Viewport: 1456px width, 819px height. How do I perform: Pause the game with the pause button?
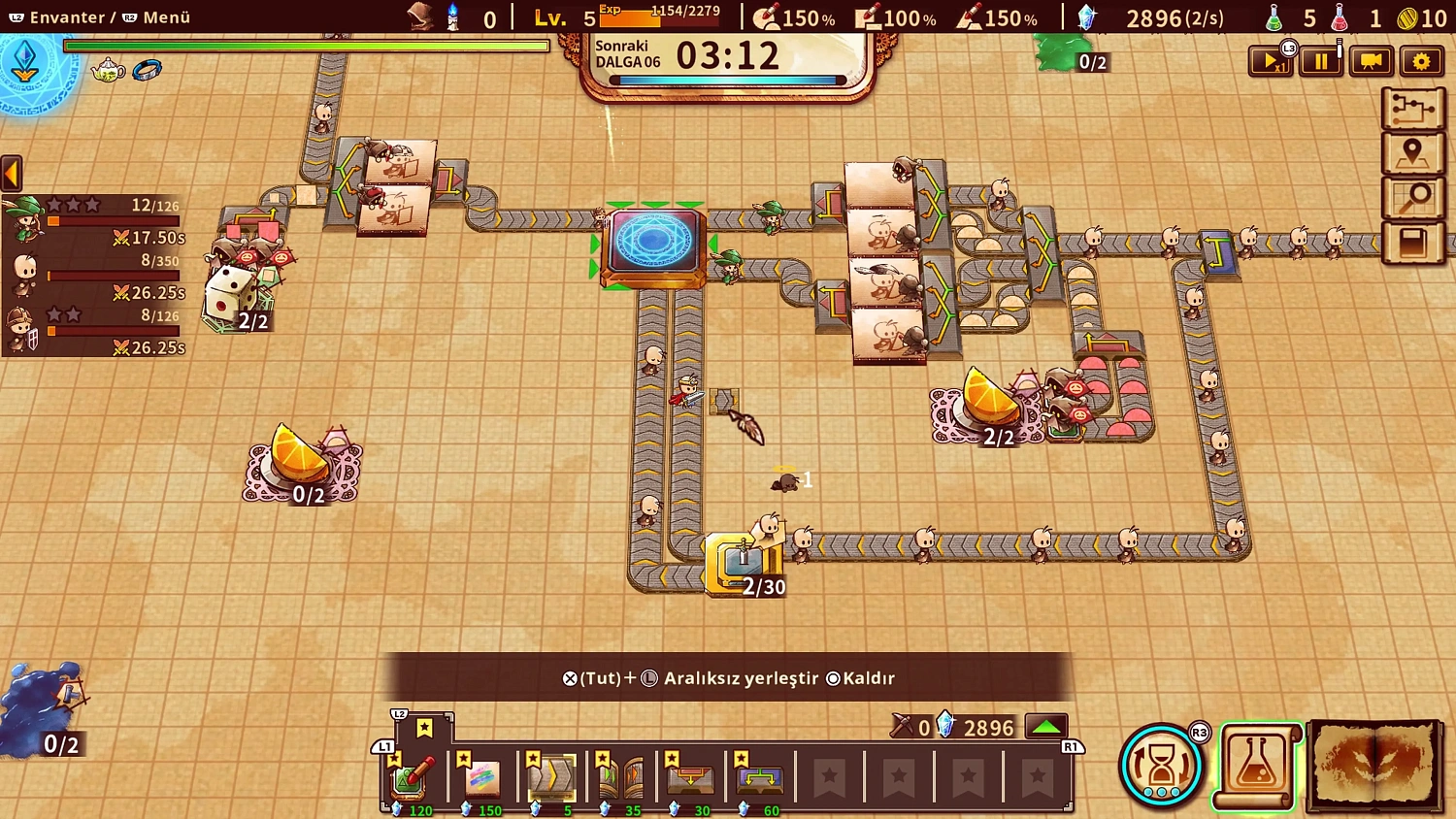tap(1320, 60)
